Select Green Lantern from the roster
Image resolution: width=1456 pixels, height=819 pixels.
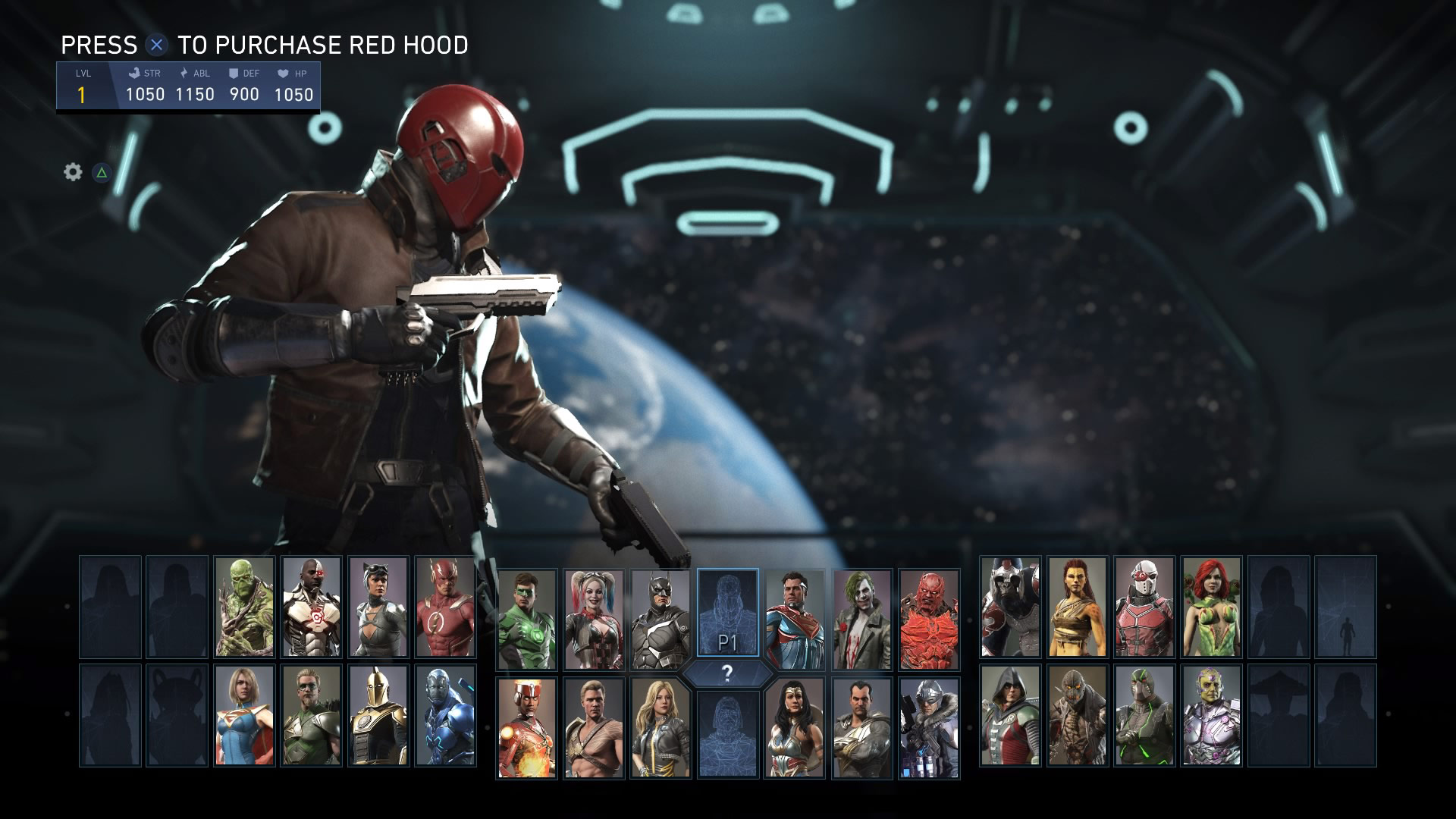(x=527, y=619)
